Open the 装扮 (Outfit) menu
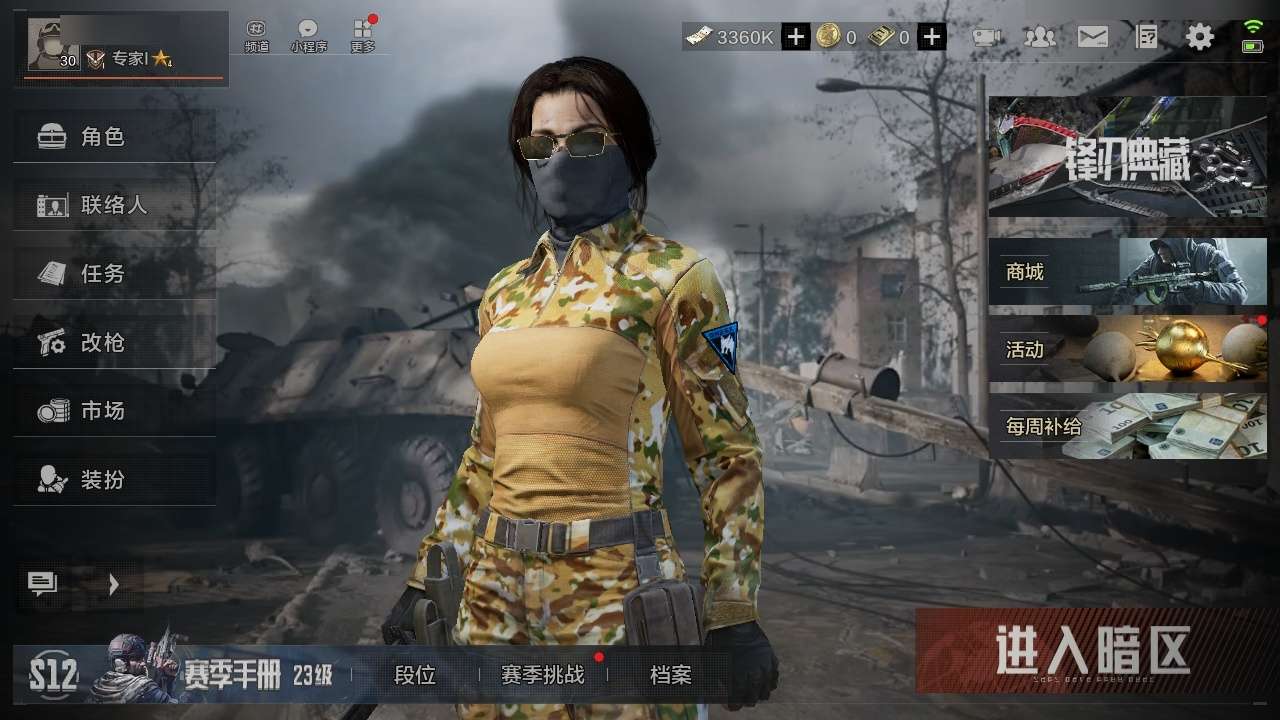 point(114,480)
